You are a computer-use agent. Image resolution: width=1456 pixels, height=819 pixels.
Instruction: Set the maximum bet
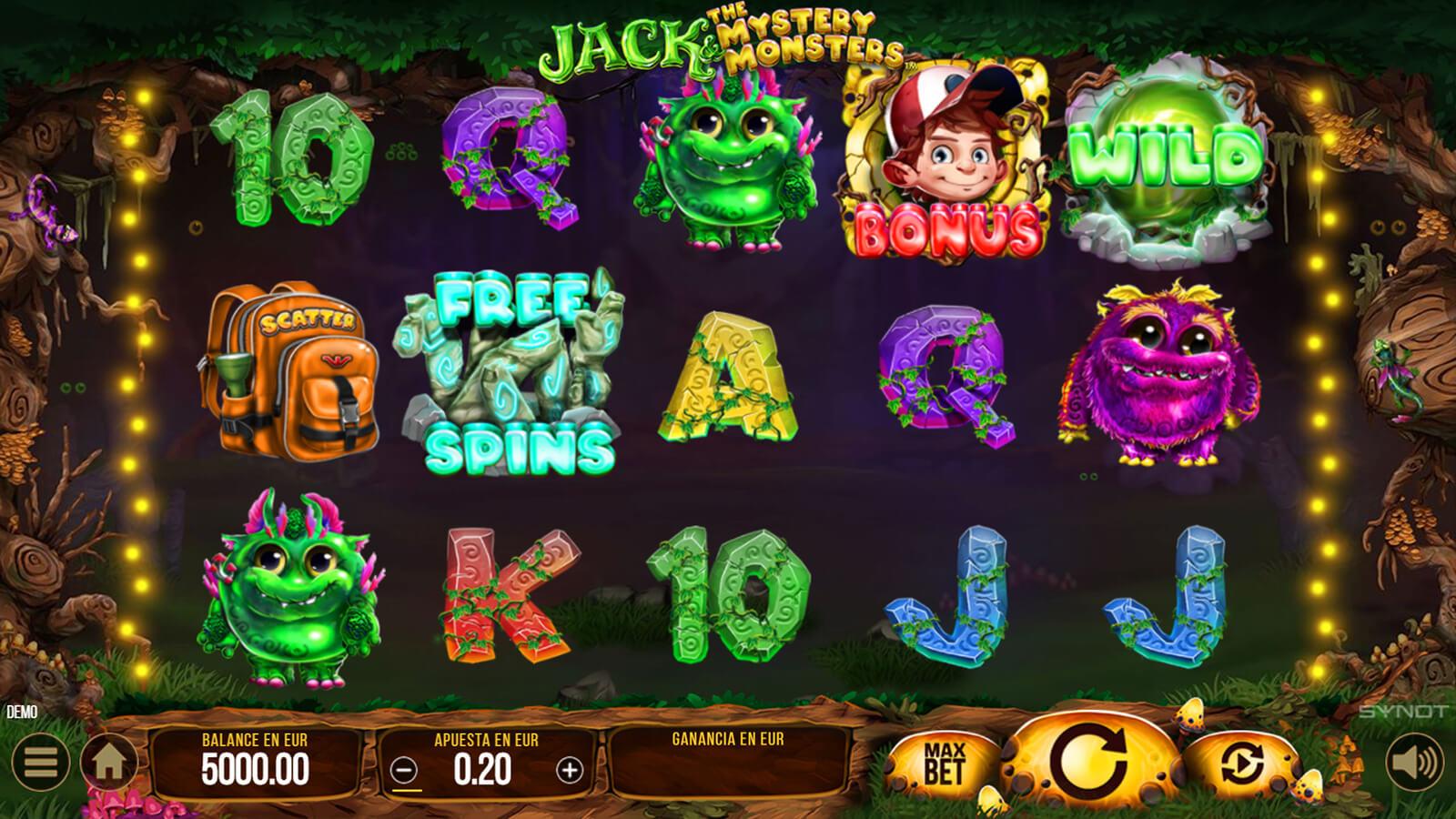(944, 763)
